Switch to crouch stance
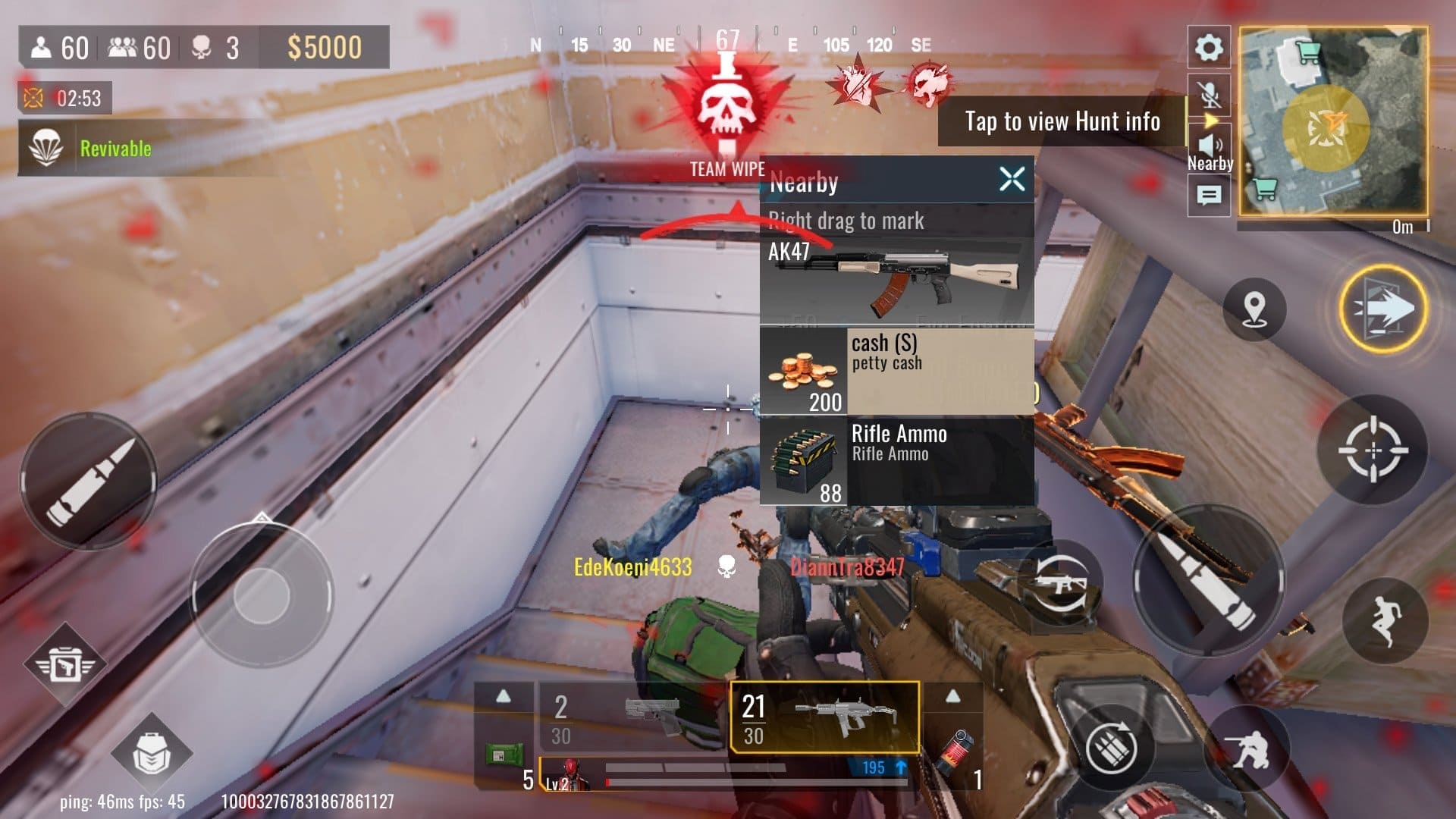Viewport: 1456px width, 819px height. pos(1248,747)
